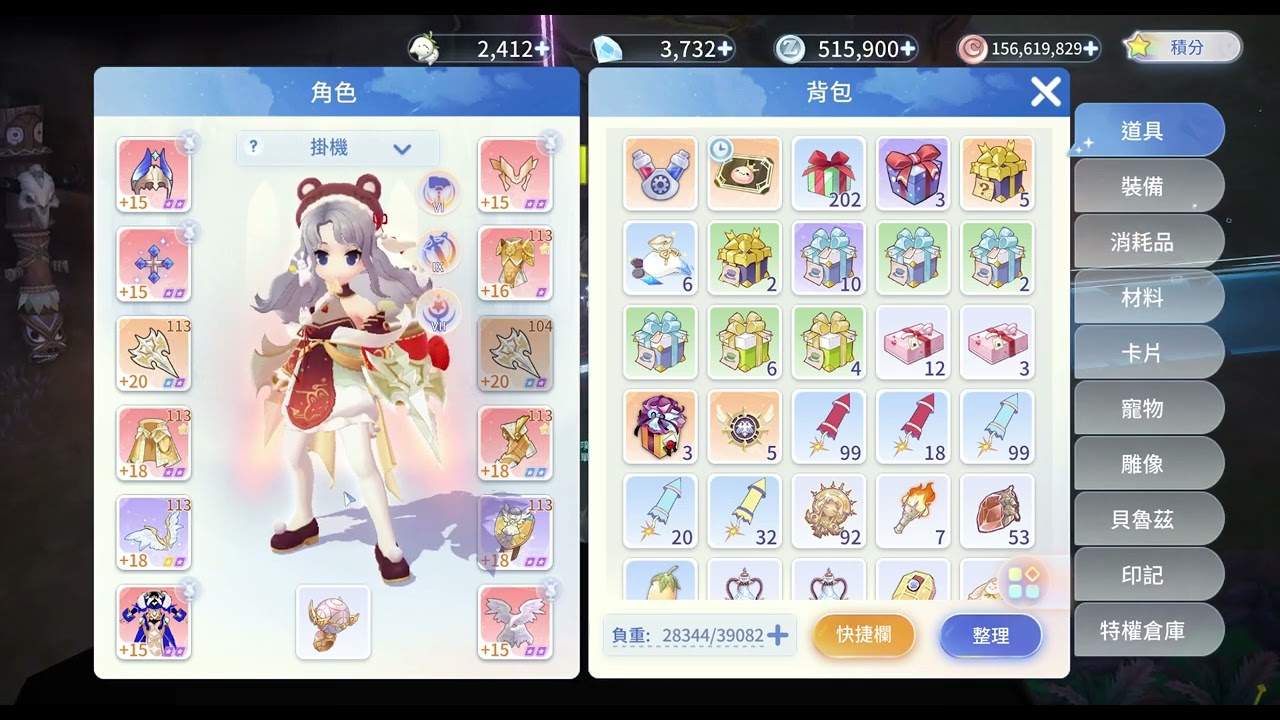
Task: Click the torch consumable item
Action: click(913, 511)
